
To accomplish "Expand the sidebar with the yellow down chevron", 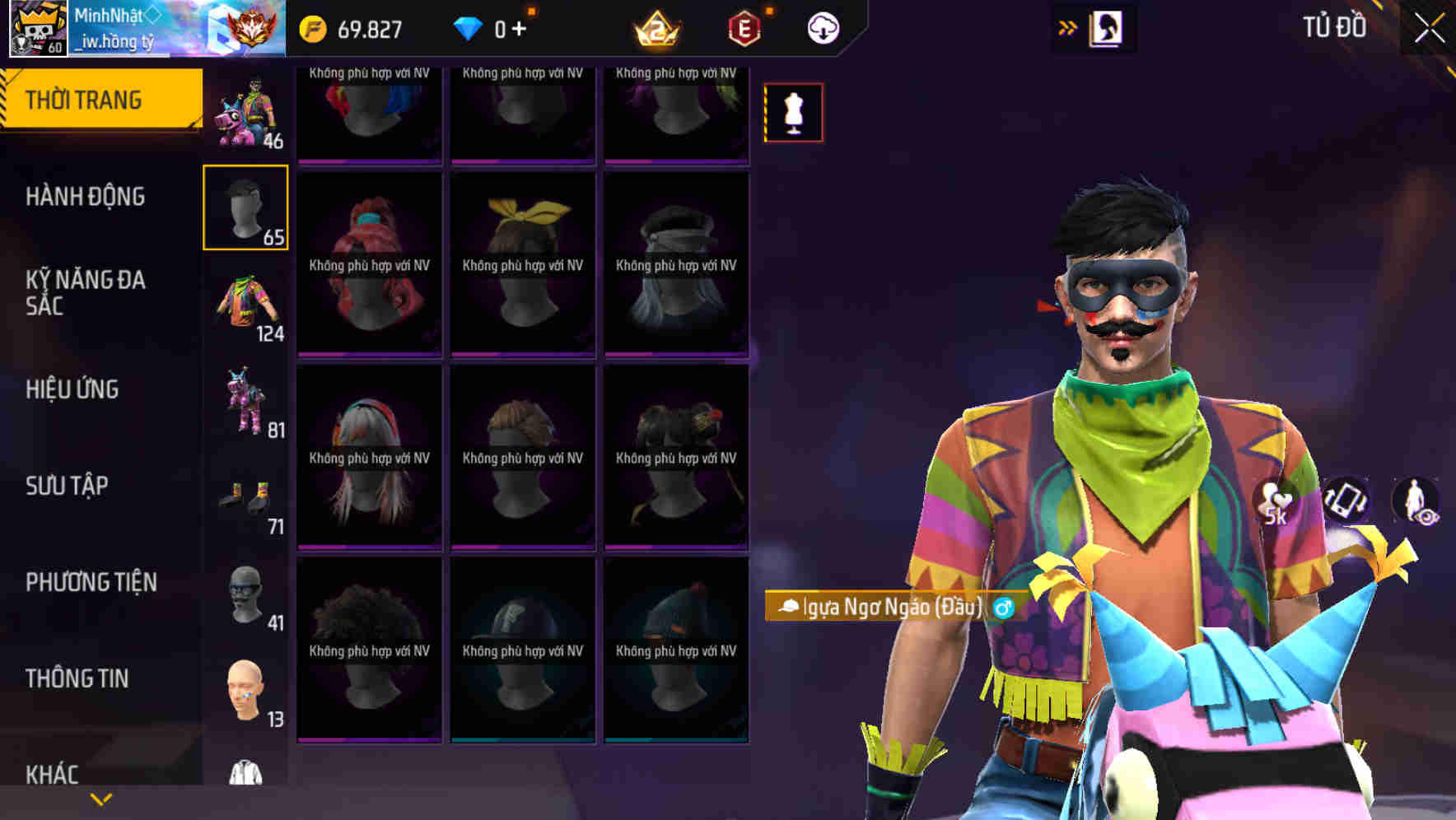I will tap(101, 798).
